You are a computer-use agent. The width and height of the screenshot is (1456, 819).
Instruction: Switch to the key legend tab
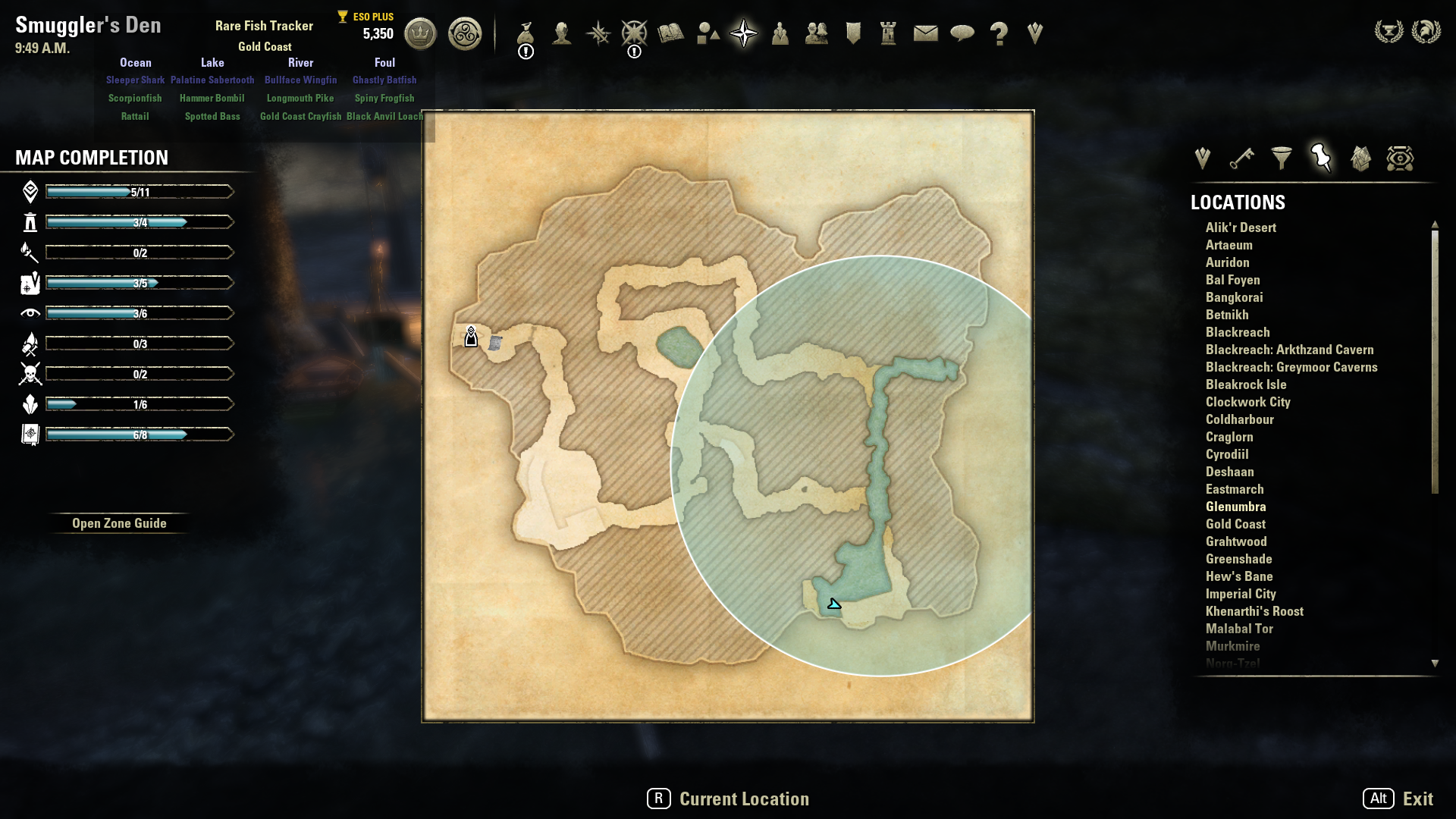pos(1241,158)
